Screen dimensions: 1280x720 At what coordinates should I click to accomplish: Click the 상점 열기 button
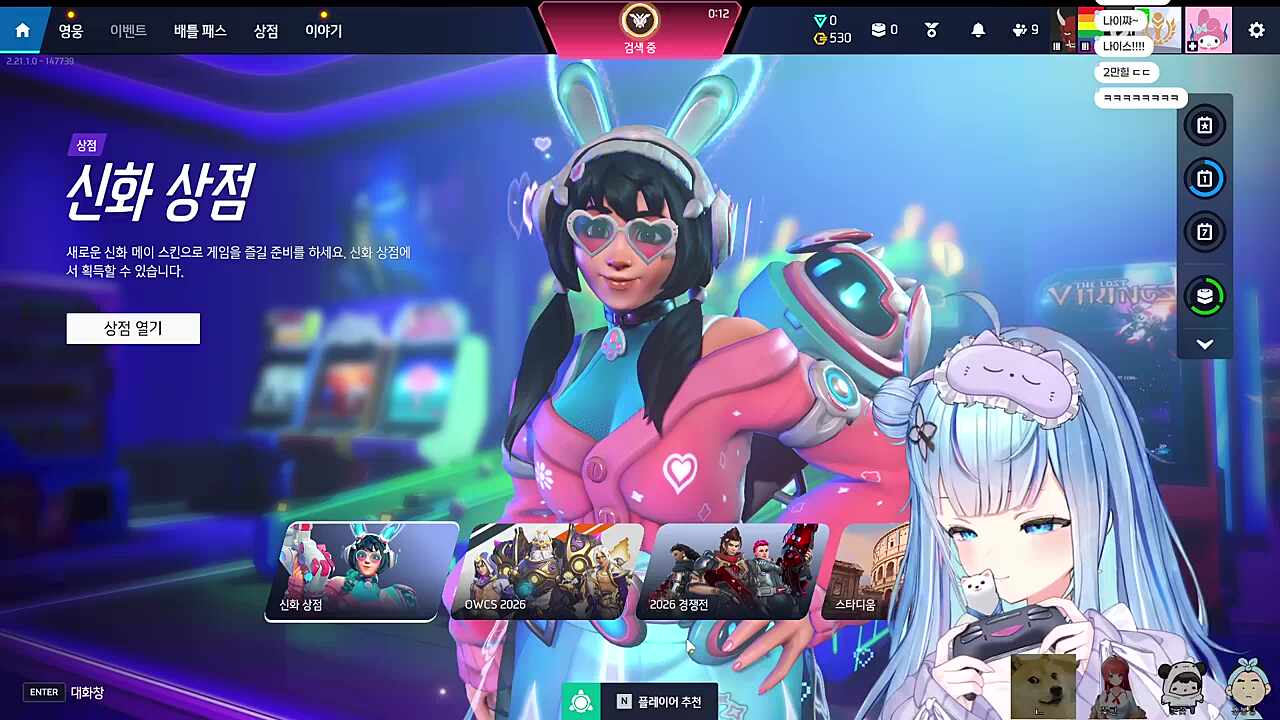coord(133,328)
